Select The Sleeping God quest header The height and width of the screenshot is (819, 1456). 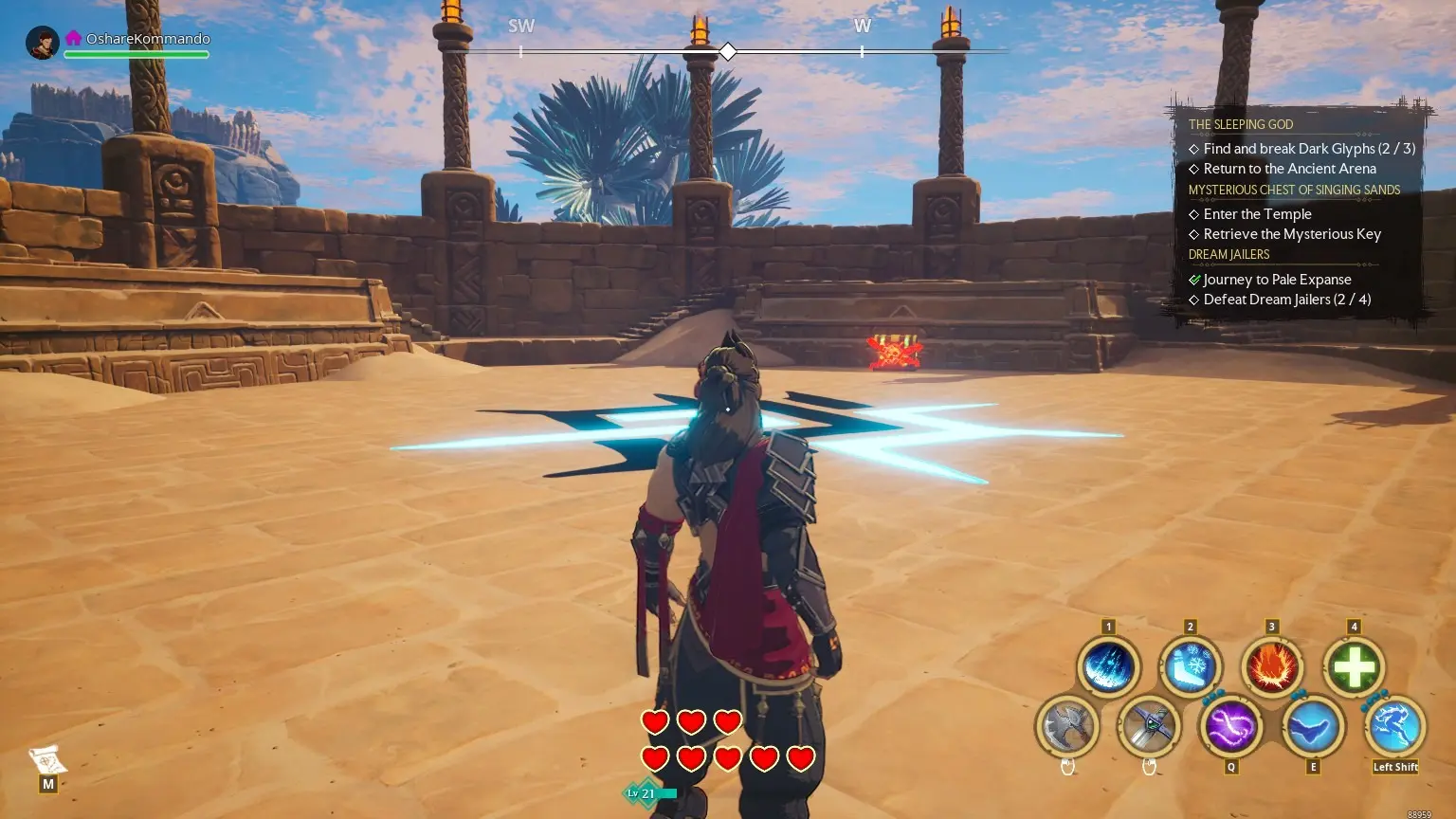[1241, 124]
